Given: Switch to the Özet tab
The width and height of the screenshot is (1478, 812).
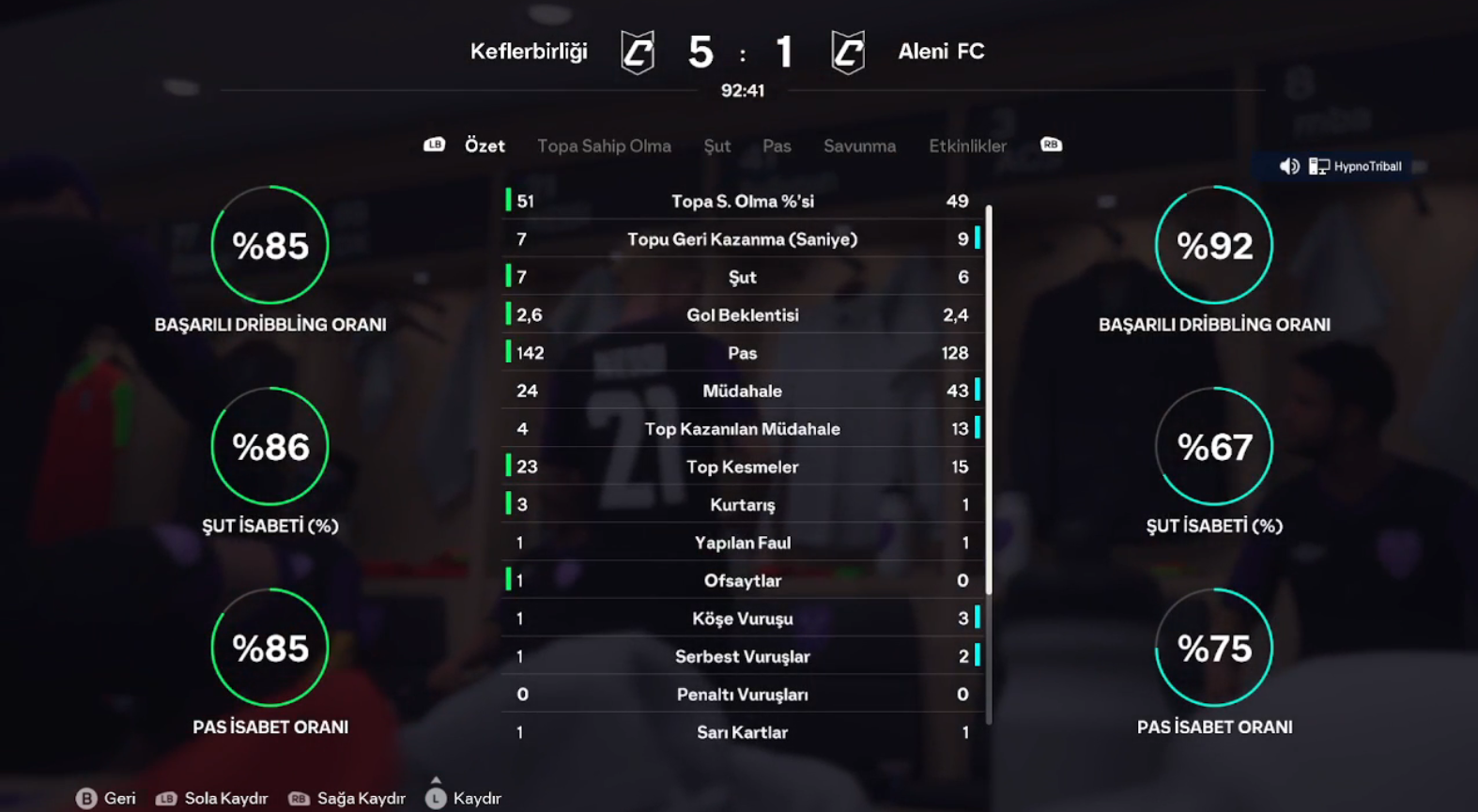Looking at the screenshot, I should [x=485, y=146].
